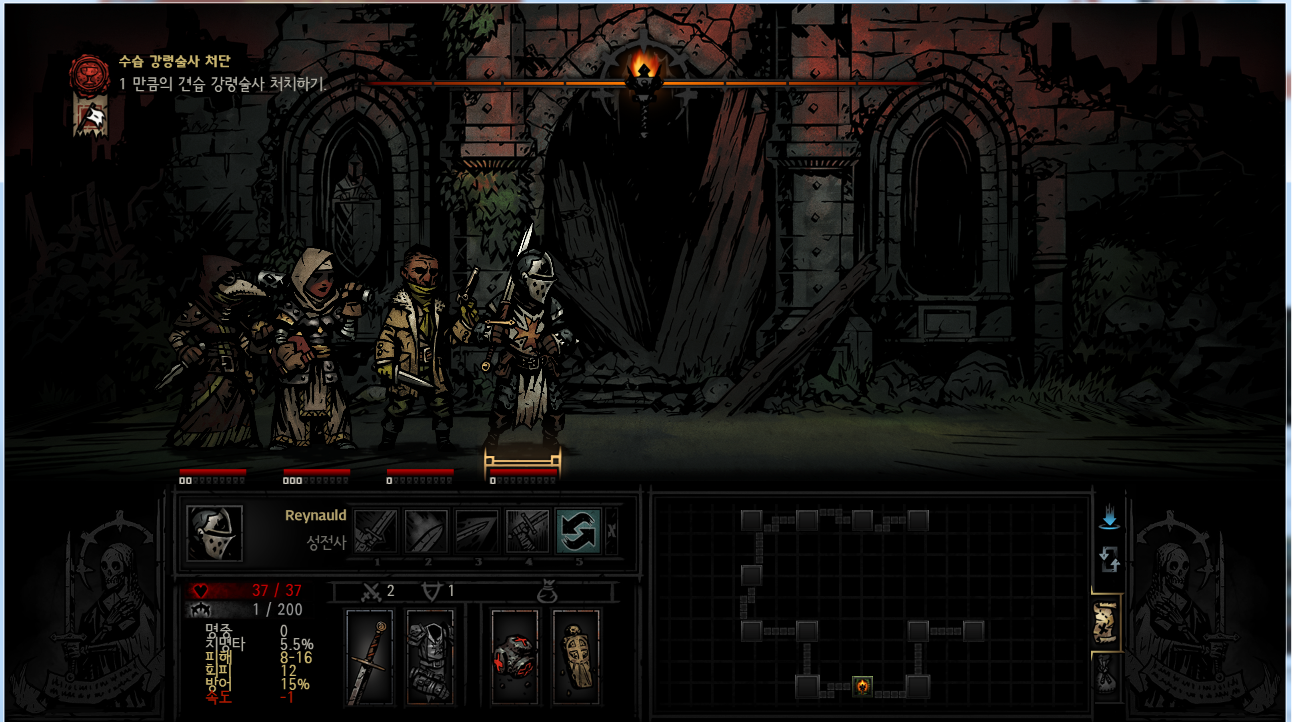
Task: Open Reynauld's helmet portrait
Action: click(x=215, y=533)
